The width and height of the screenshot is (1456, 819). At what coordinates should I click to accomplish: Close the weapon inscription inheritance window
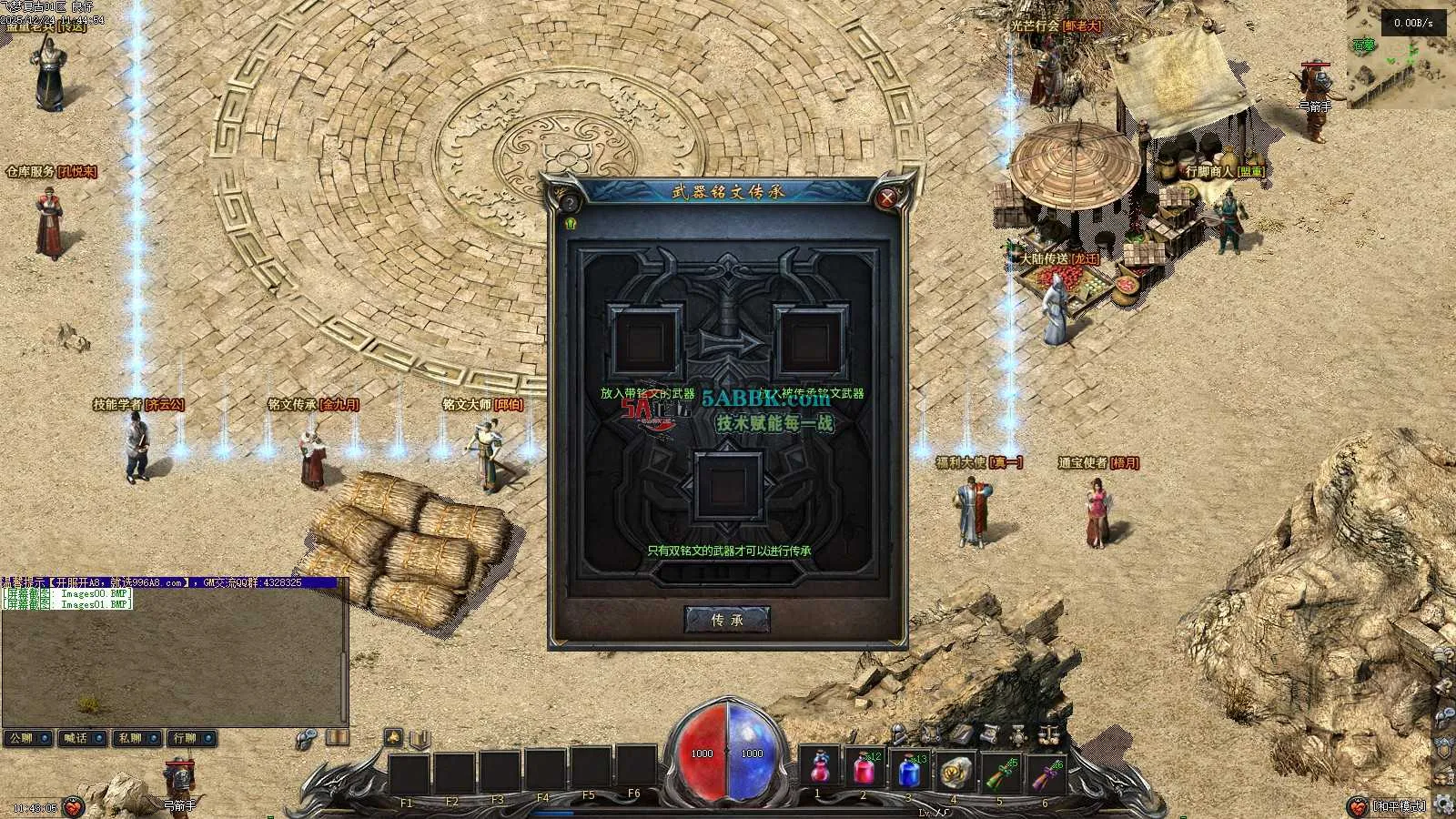click(887, 197)
